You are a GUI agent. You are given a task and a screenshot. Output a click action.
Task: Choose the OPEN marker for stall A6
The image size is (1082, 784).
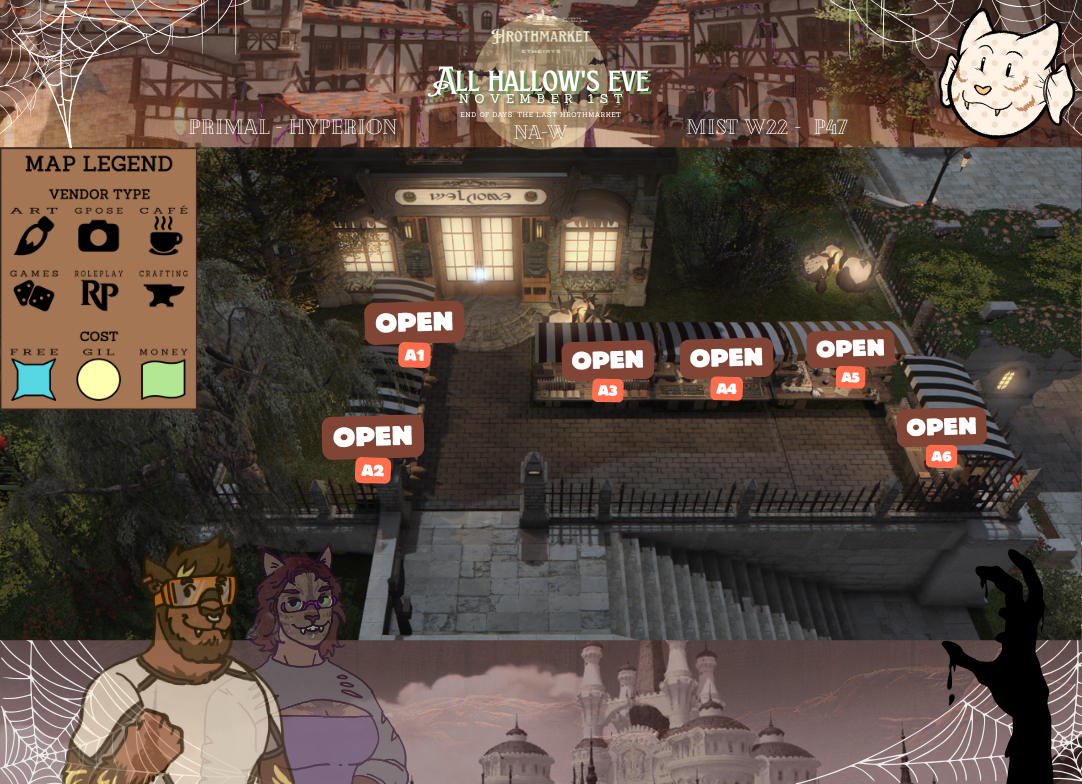[941, 427]
